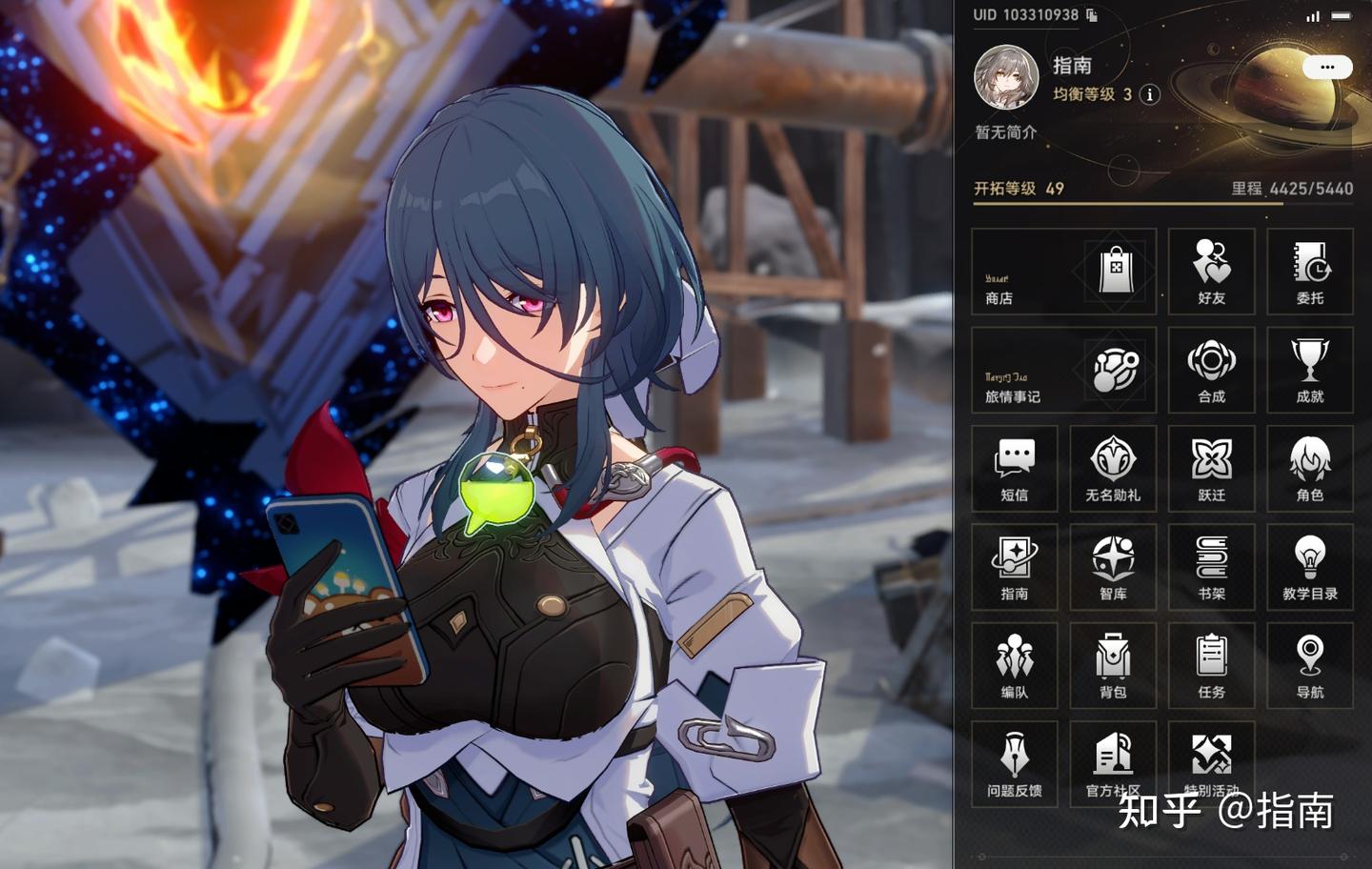
Task: Open the 智库 data bank
Action: (x=1113, y=567)
